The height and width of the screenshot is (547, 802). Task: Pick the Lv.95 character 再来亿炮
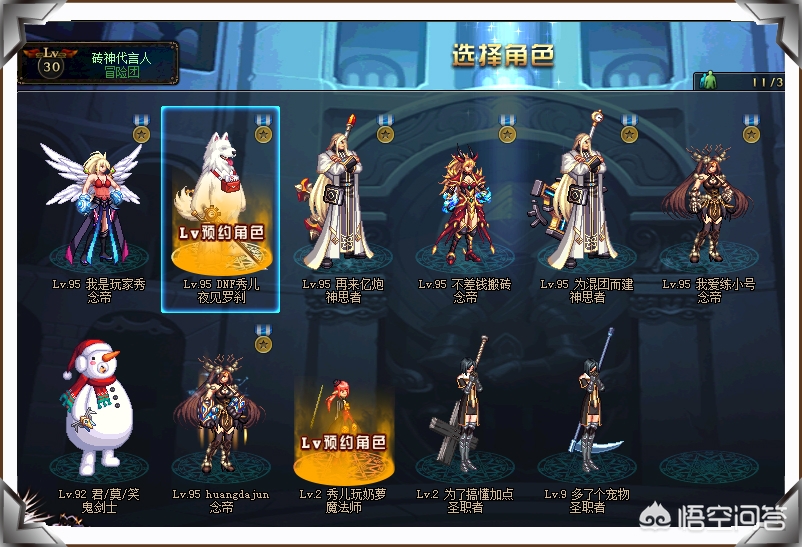coord(343,205)
